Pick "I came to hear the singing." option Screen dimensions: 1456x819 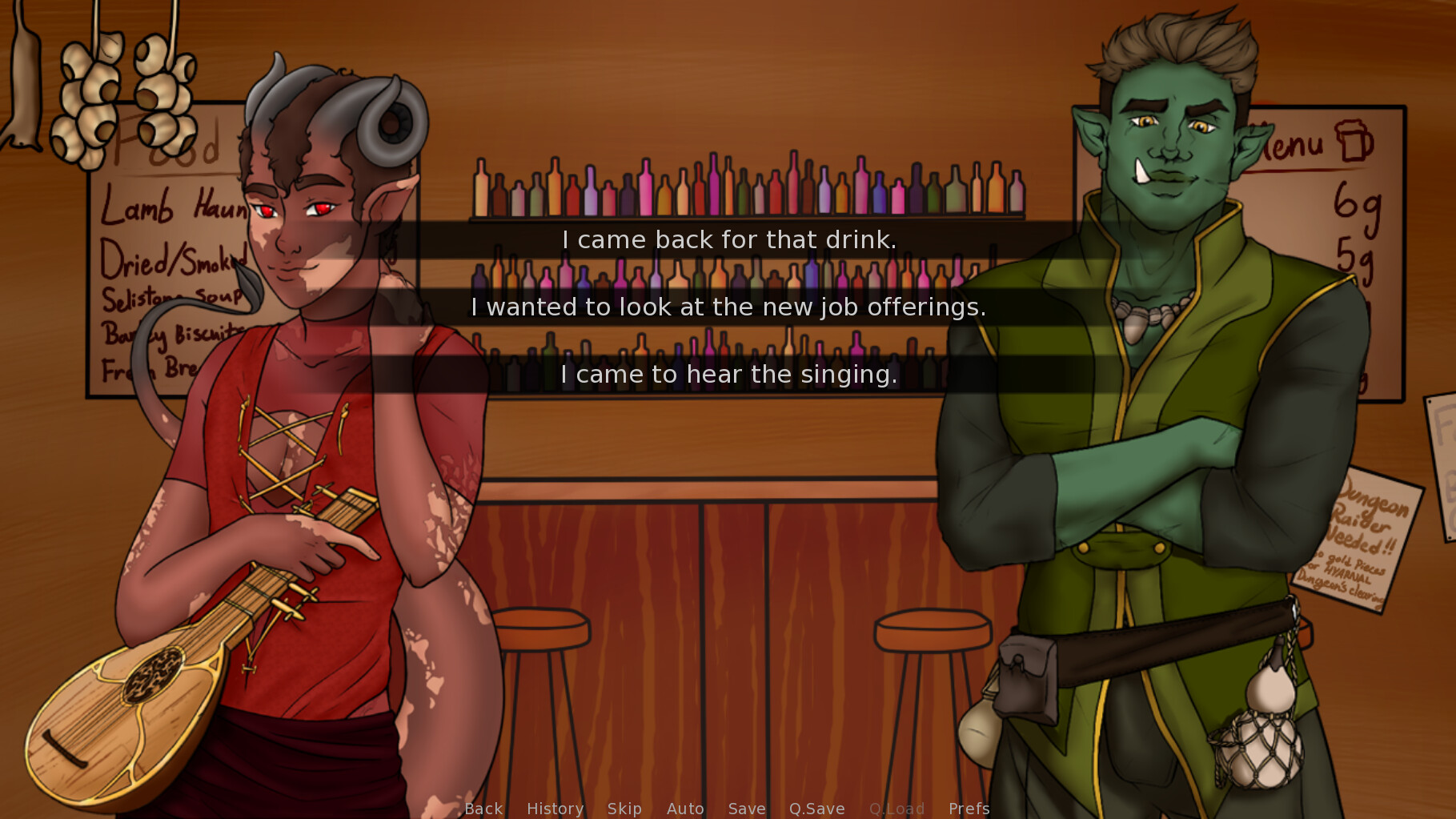click(x=728, y=373)
